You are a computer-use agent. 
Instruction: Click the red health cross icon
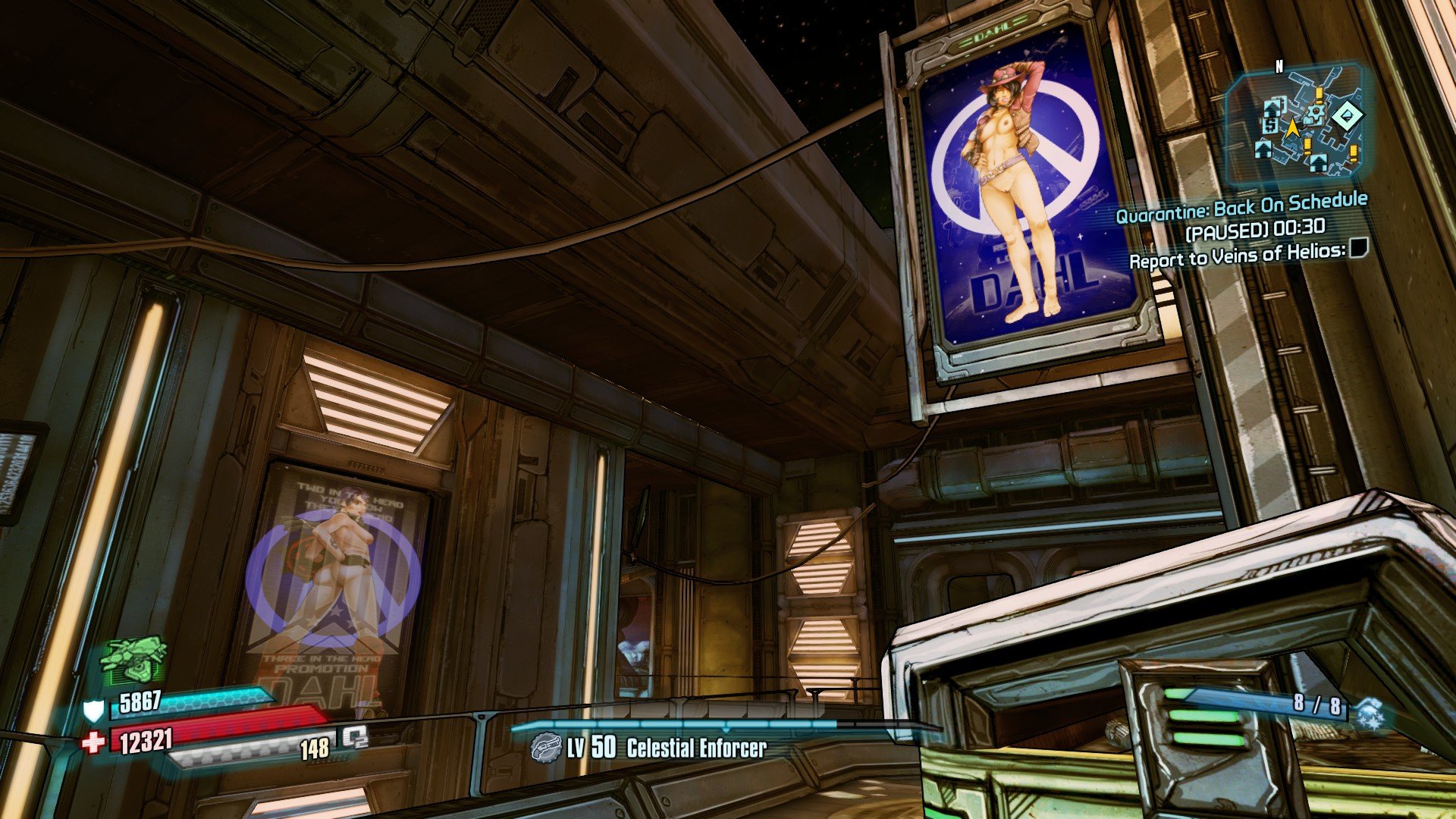click(93, 742)
